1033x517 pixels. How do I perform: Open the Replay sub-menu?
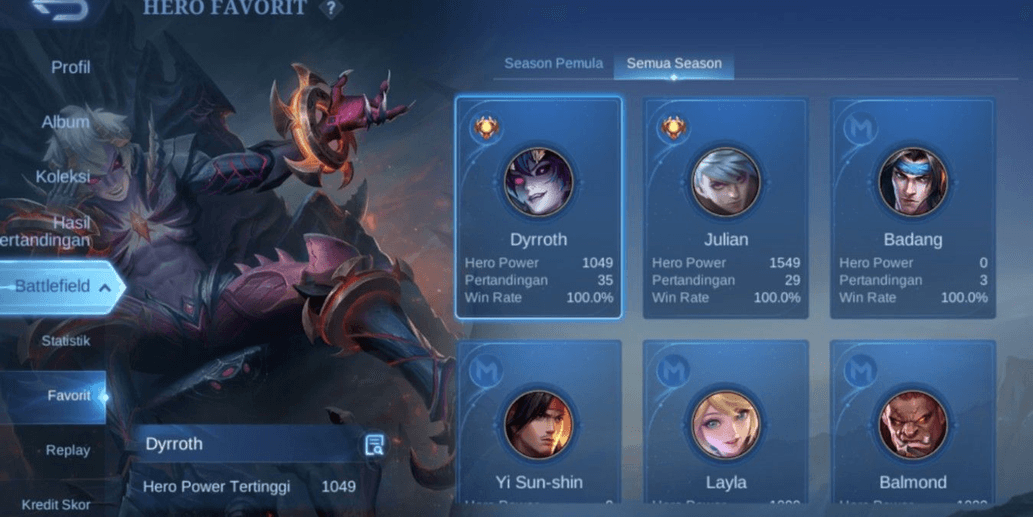68,450
